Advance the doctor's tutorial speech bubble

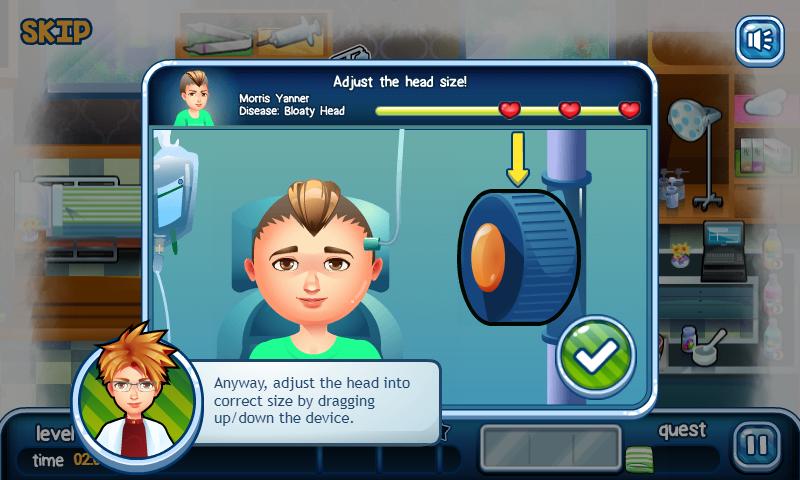324,402
